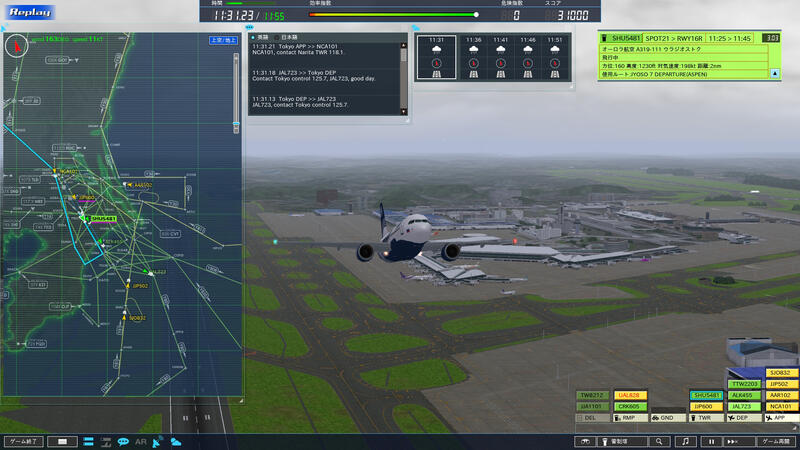Image resolution: width=800 pixels, height=450 pixels.
Task: Toggle the radar dish icon in bottom toolbar
Action: (158, 441)
